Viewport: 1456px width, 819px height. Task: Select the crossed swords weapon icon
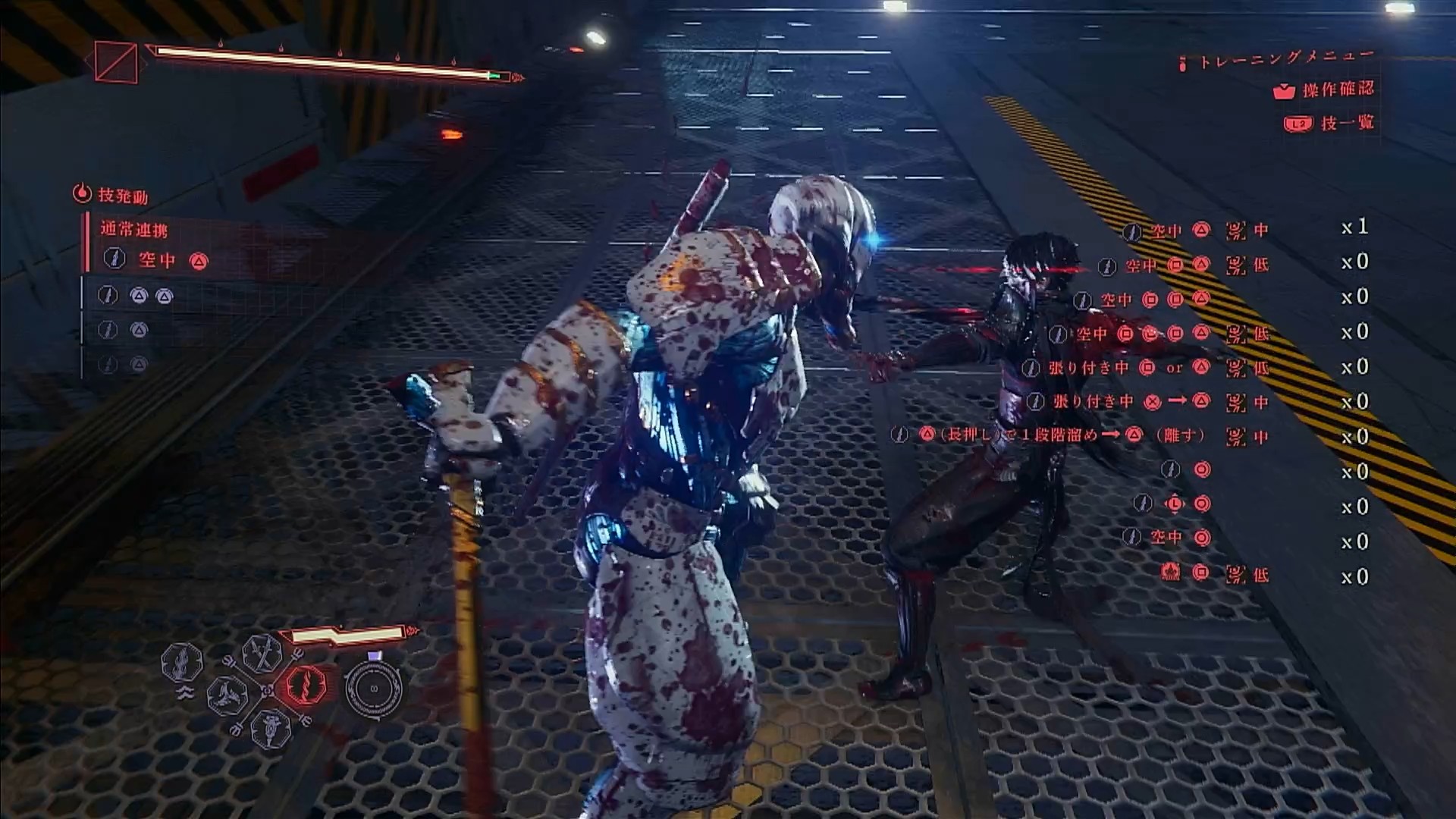[262, 652]
